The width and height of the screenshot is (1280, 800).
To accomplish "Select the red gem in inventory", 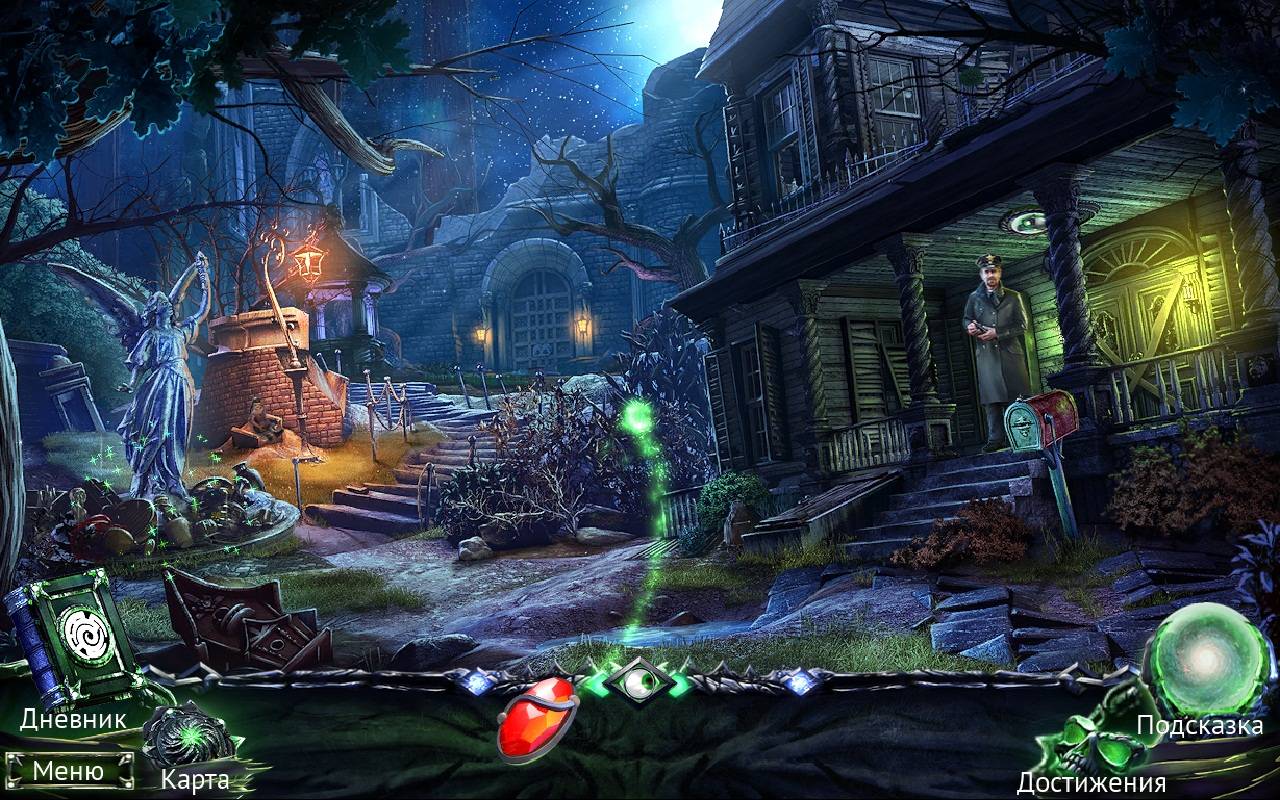I will (x=538, y=718).
